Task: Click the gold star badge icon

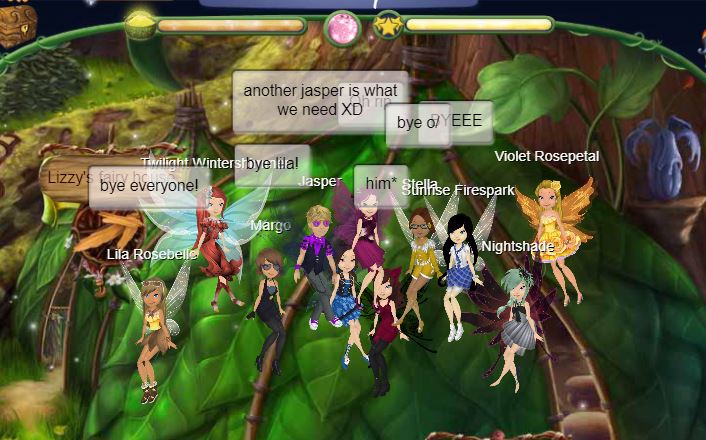Action: click(388, 26)
